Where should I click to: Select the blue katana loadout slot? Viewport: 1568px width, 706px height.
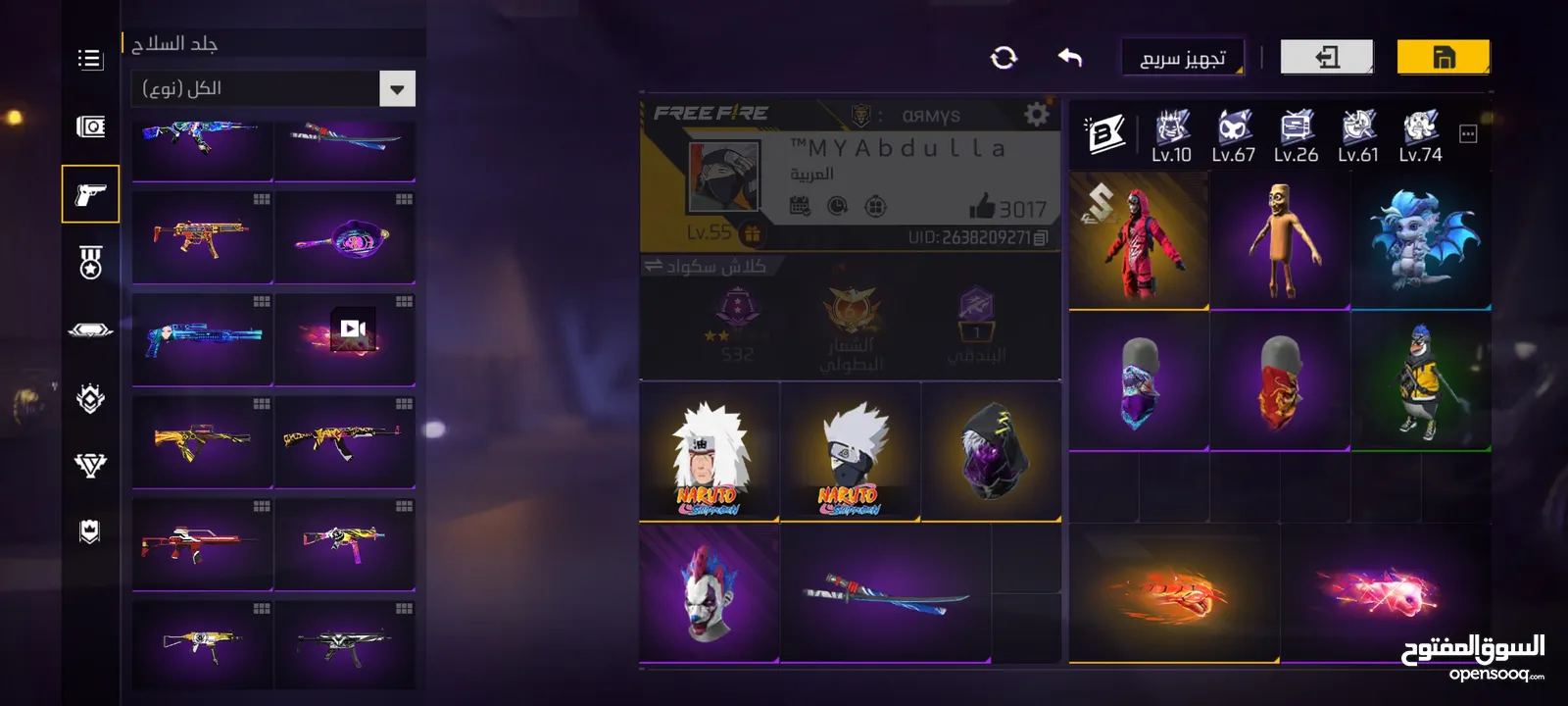click(x=885, y=592)
